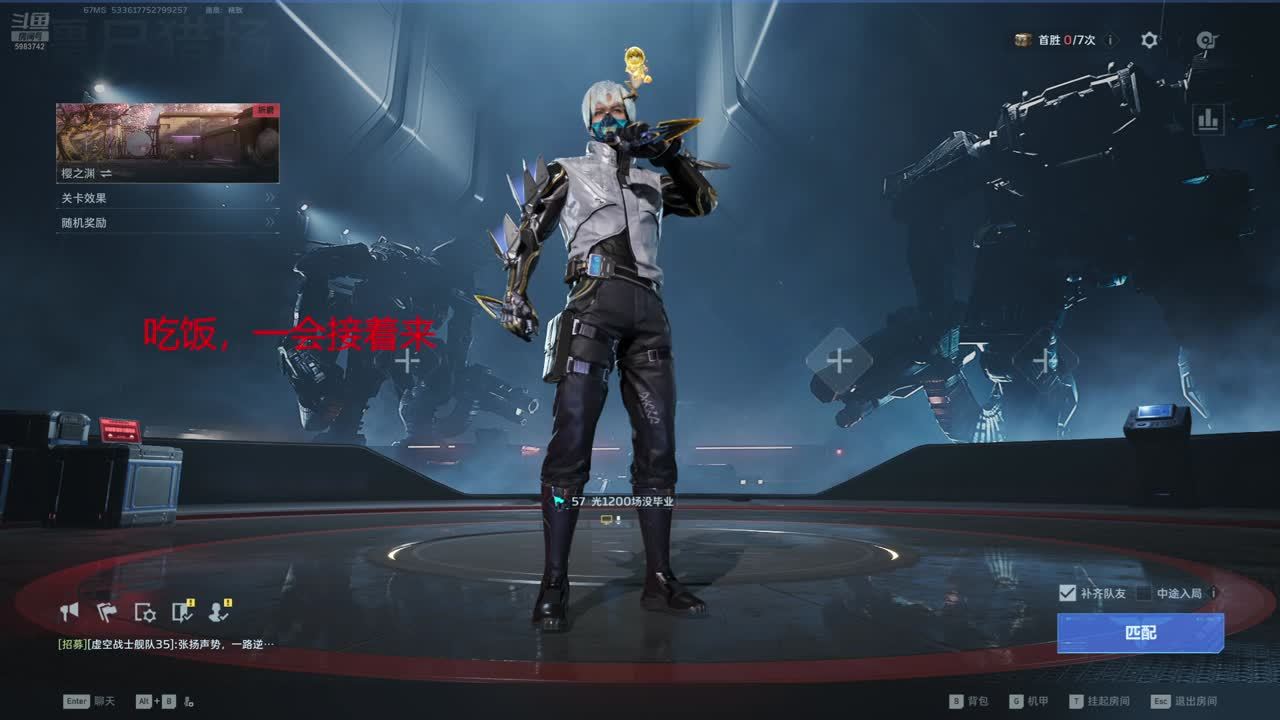Screen dimensions: 1280x720
Task: Open the 招募 recruitment chat message
Action: [x=166, y=644]
